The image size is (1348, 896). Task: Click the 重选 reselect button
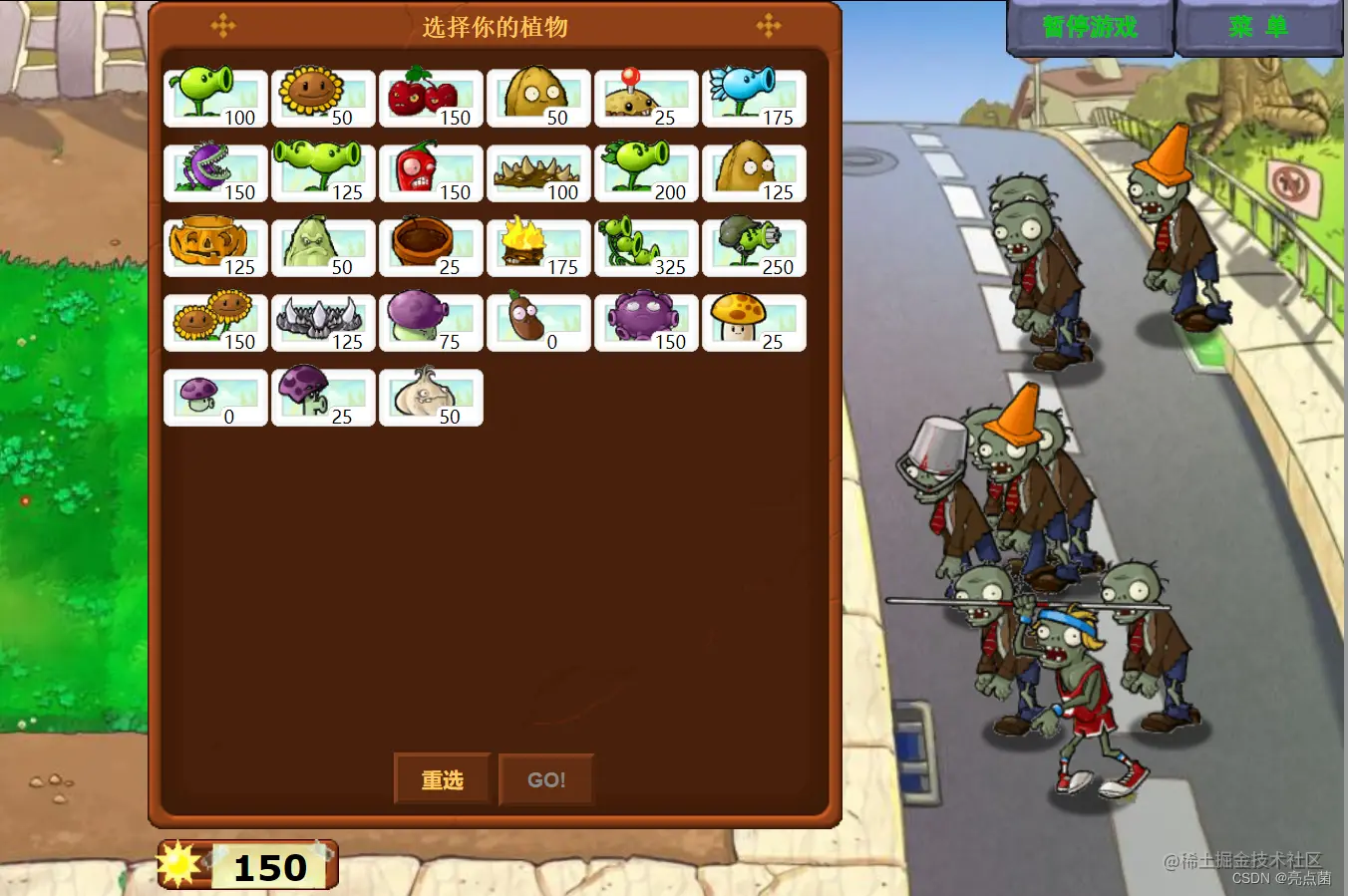coord(442,779)
